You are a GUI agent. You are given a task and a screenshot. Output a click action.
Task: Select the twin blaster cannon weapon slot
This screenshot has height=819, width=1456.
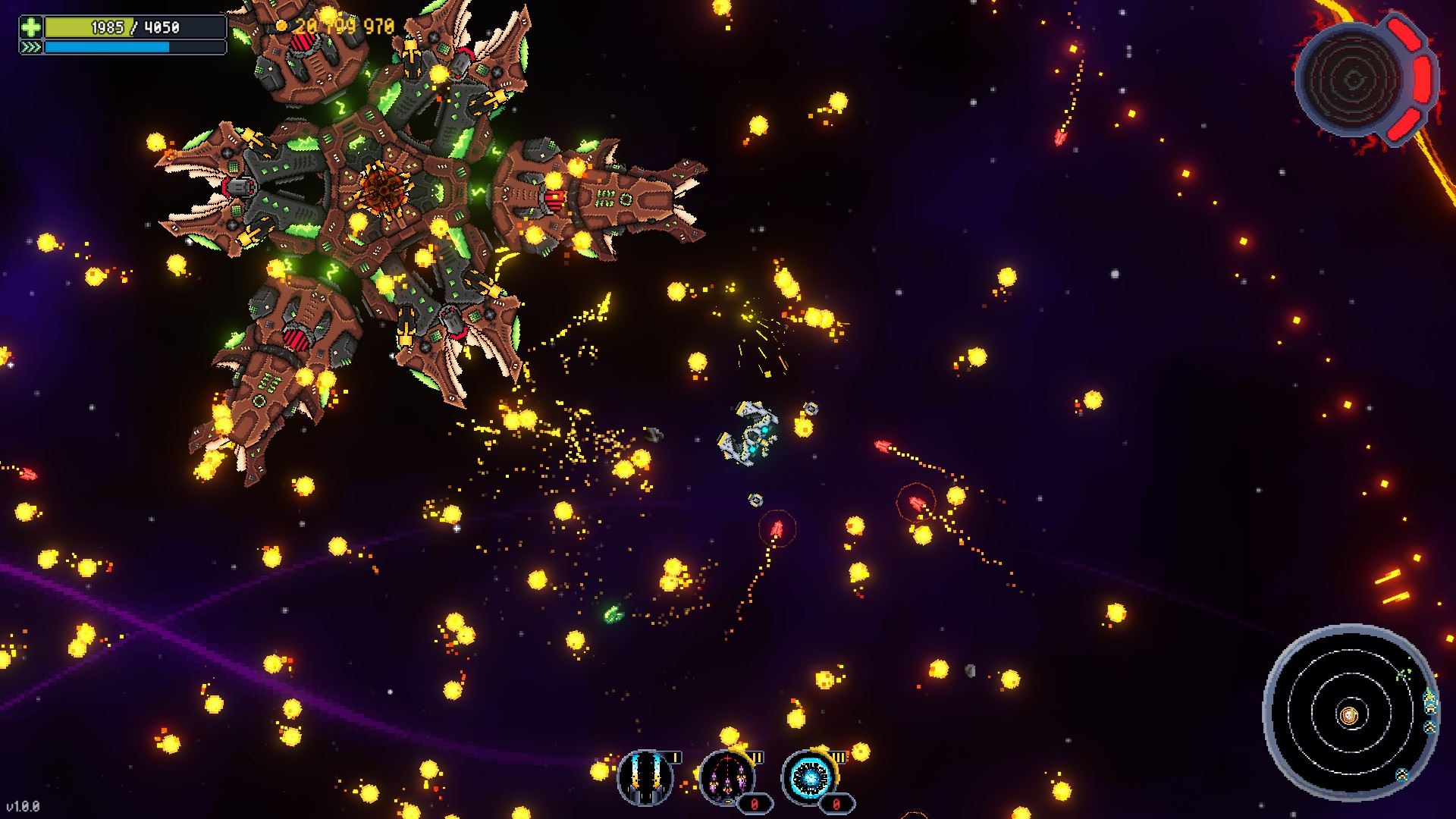click(x=645, y=777)
